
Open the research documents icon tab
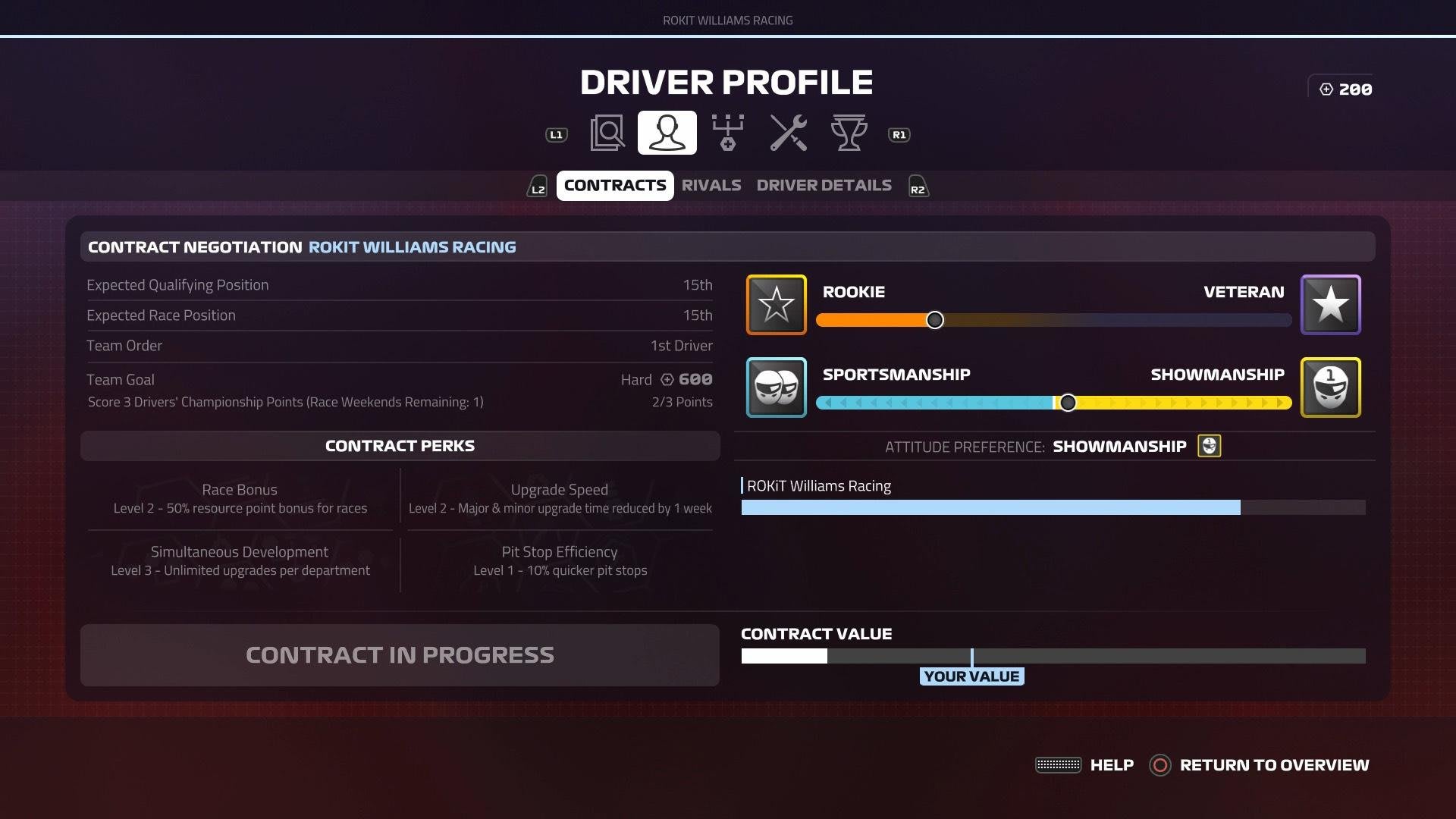coord(607,133)
